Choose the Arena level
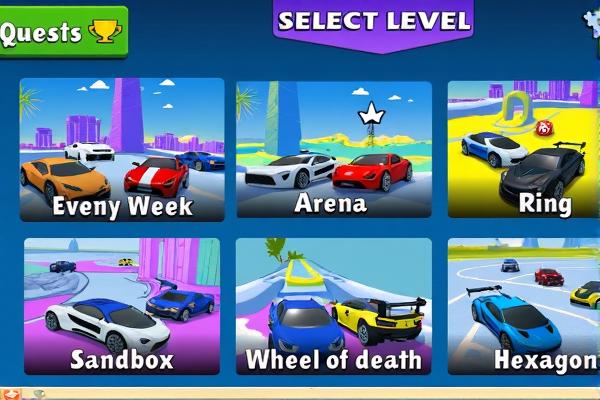Image resolution: width=600 pixels, height=400 pixels. tap(334, 149)
